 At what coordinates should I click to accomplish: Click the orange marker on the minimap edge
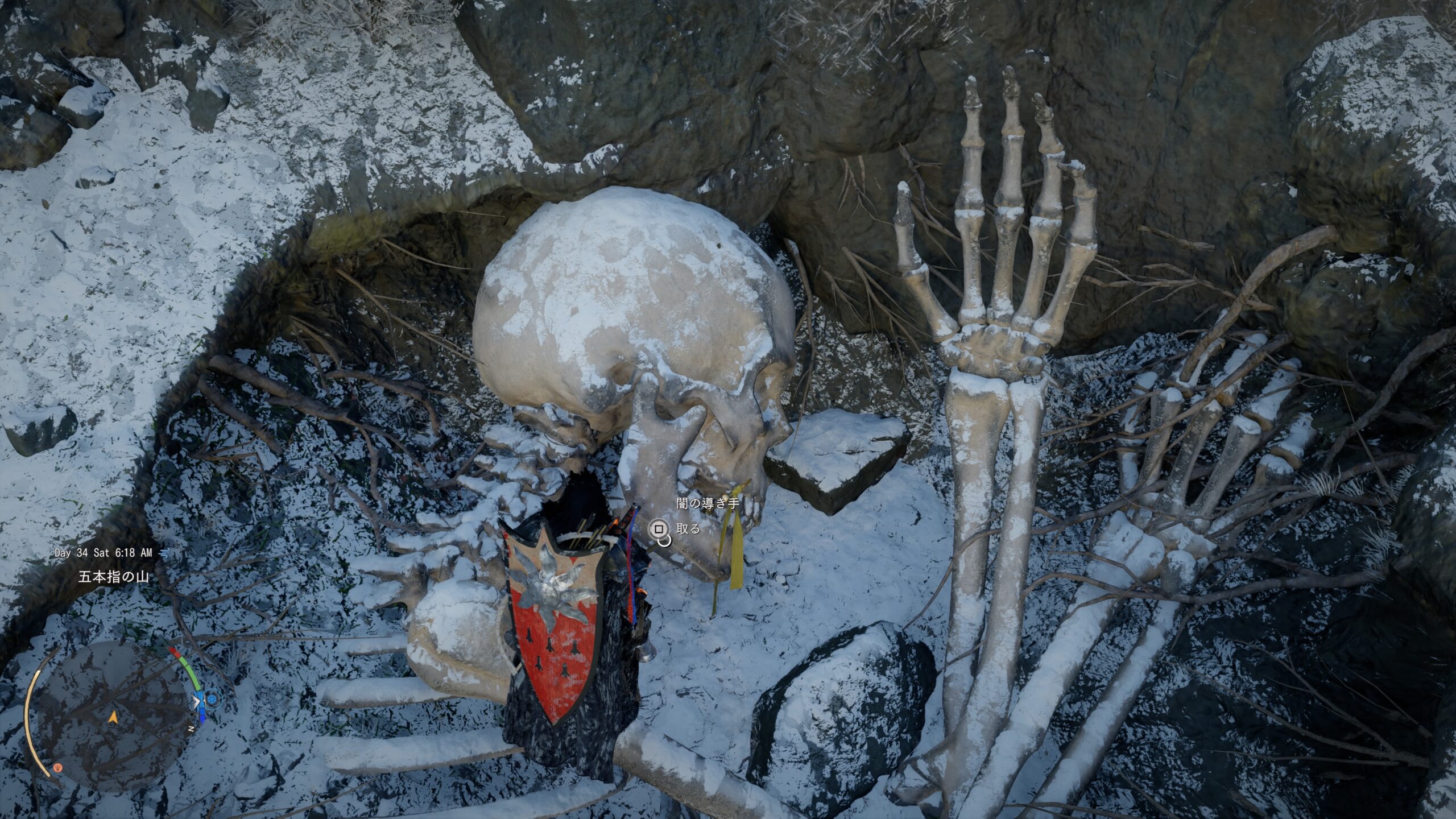(x=57, y=767)
